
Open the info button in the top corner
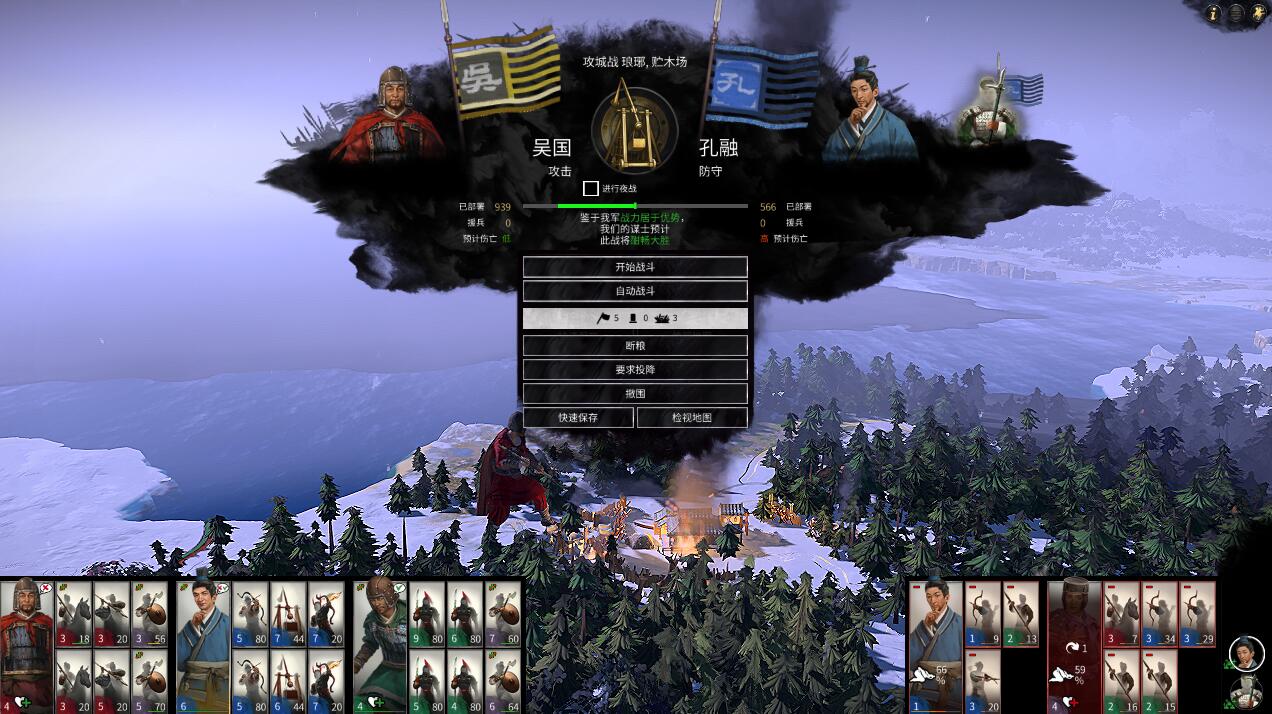tap(1214, 13)
